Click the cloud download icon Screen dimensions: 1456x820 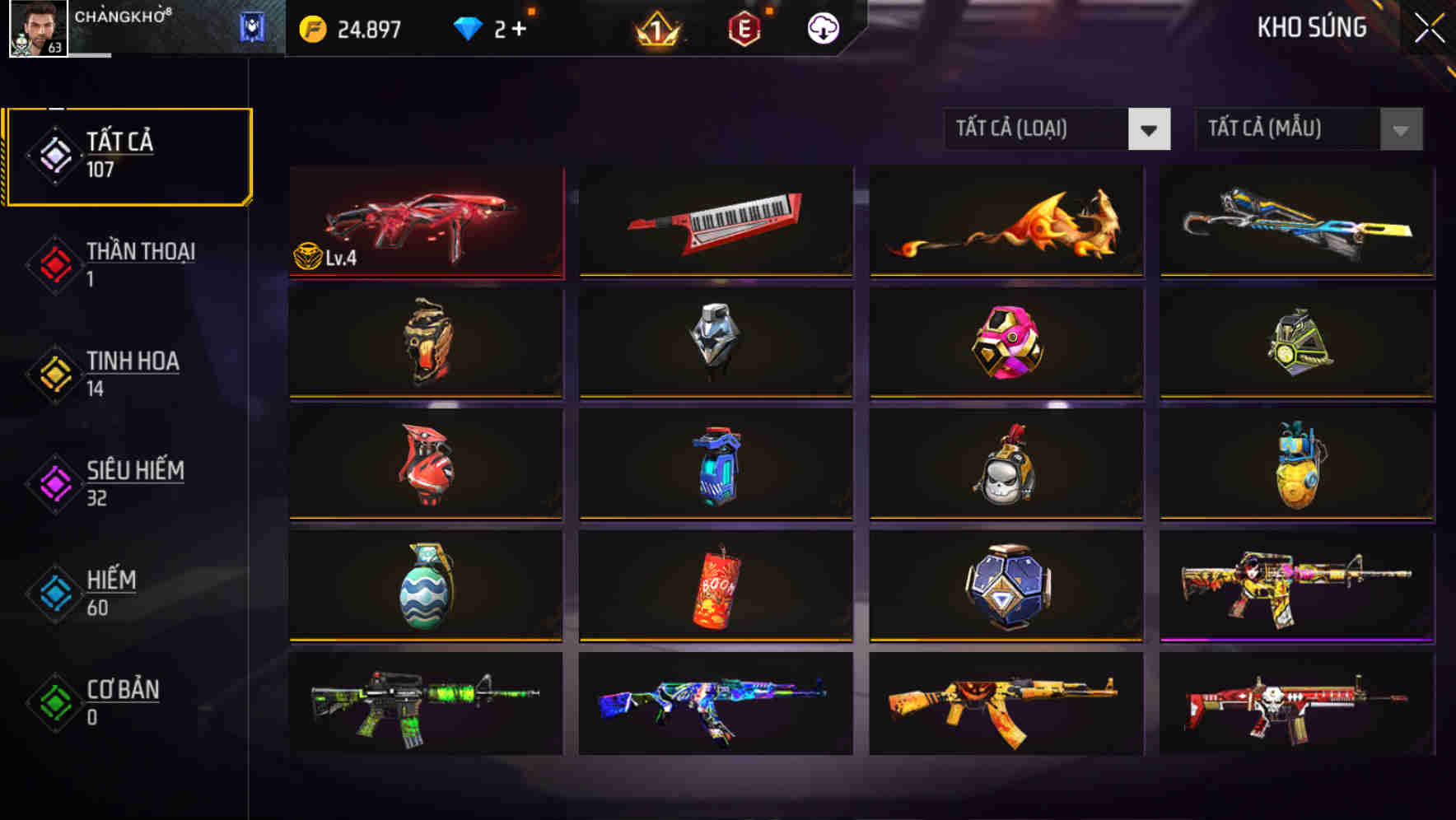click(822, 26)
